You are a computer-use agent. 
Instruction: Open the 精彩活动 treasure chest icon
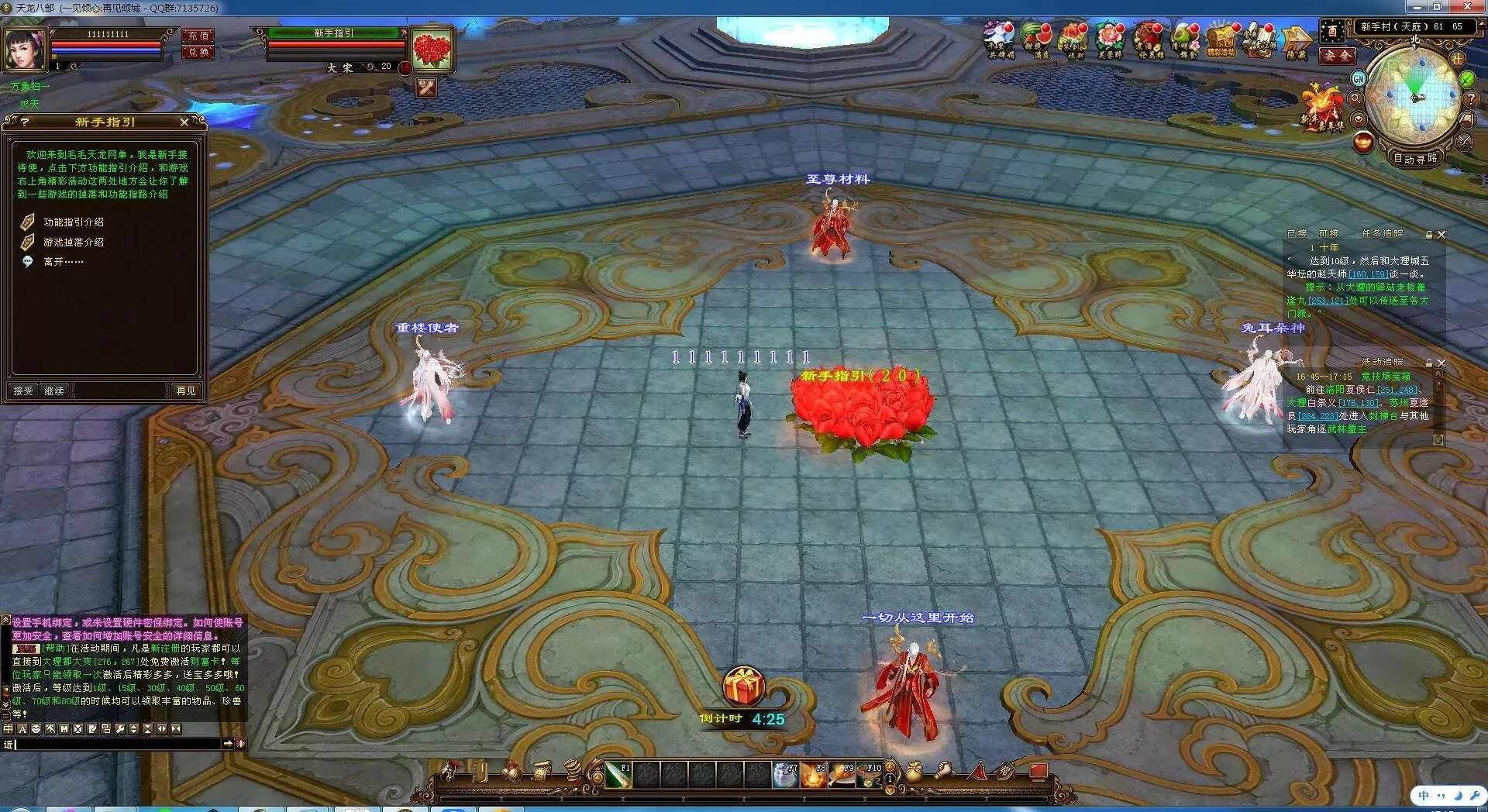[x=1222, y=40]
